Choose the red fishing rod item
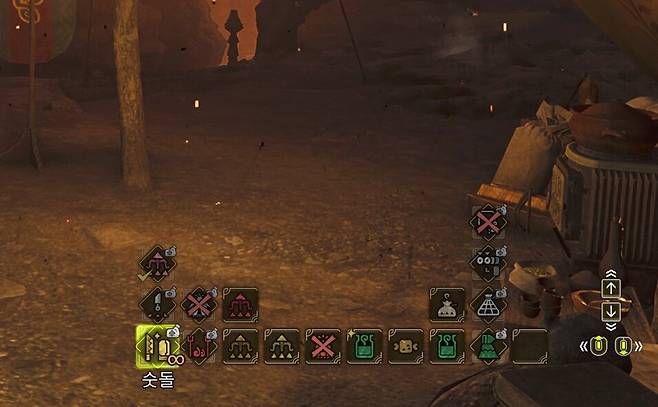Screen dimensions: 658x407 [x=198, y=347]
